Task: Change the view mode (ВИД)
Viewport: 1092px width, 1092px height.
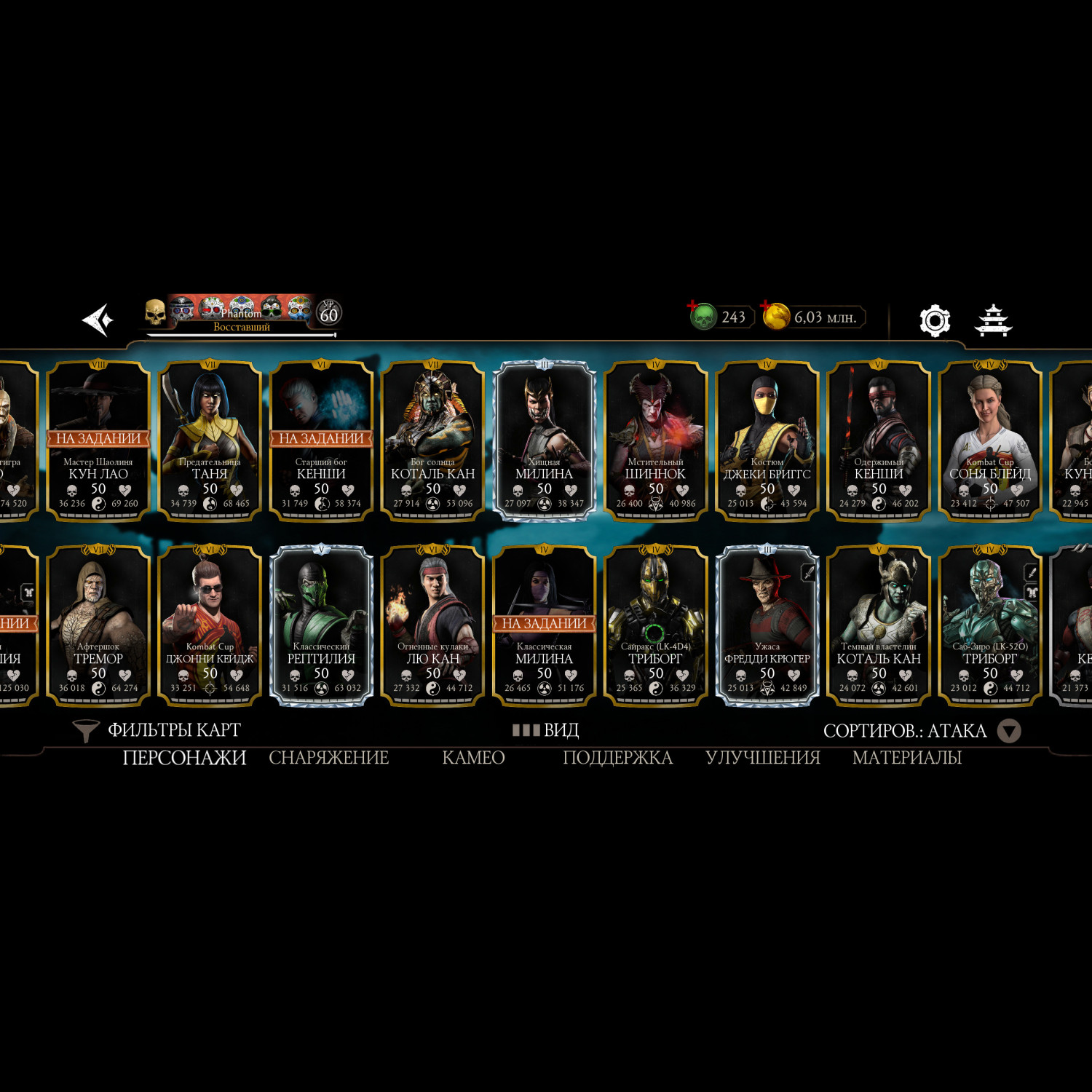Action: tap(546, 730)
